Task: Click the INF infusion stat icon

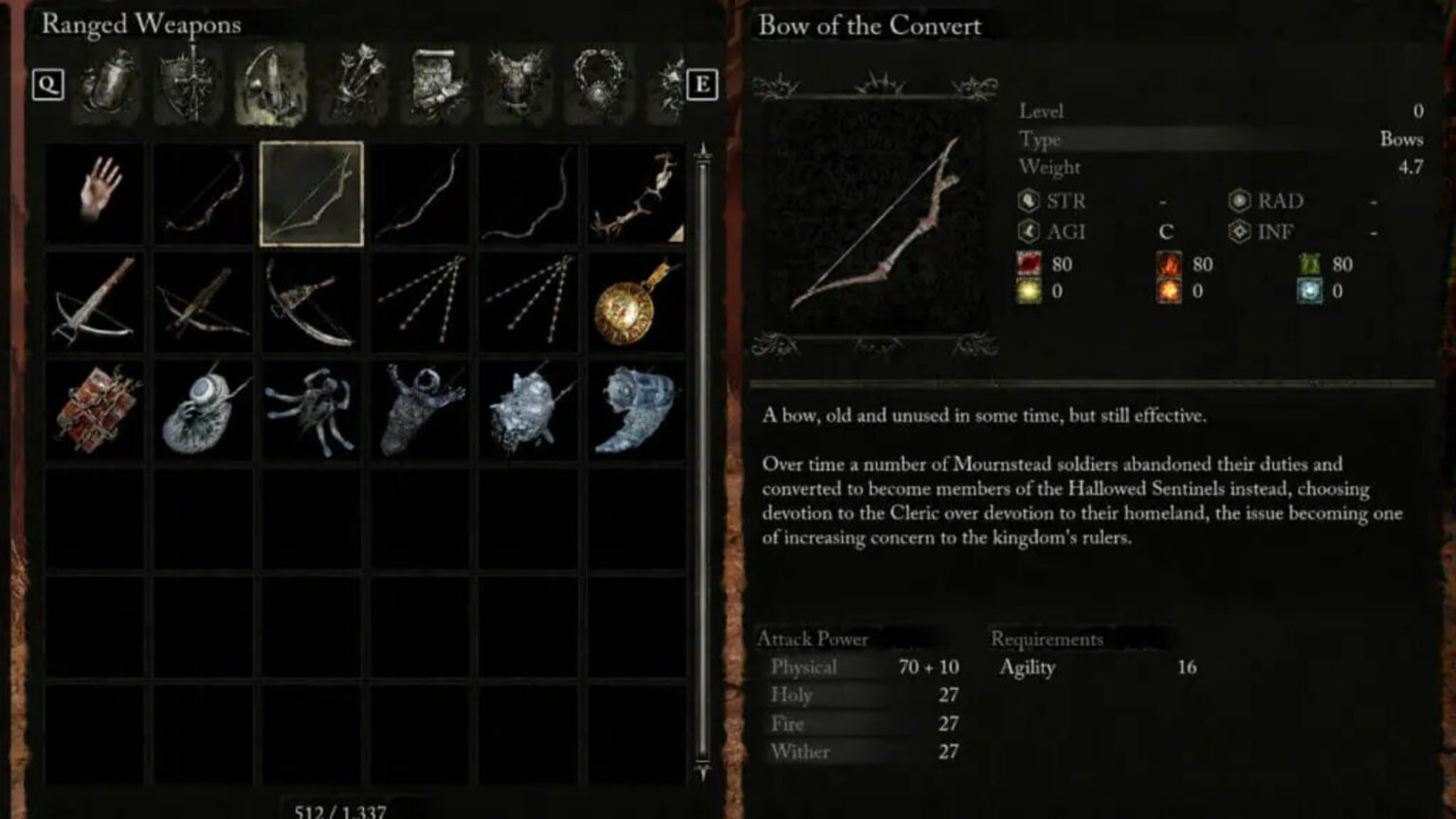Action: 1242,230
